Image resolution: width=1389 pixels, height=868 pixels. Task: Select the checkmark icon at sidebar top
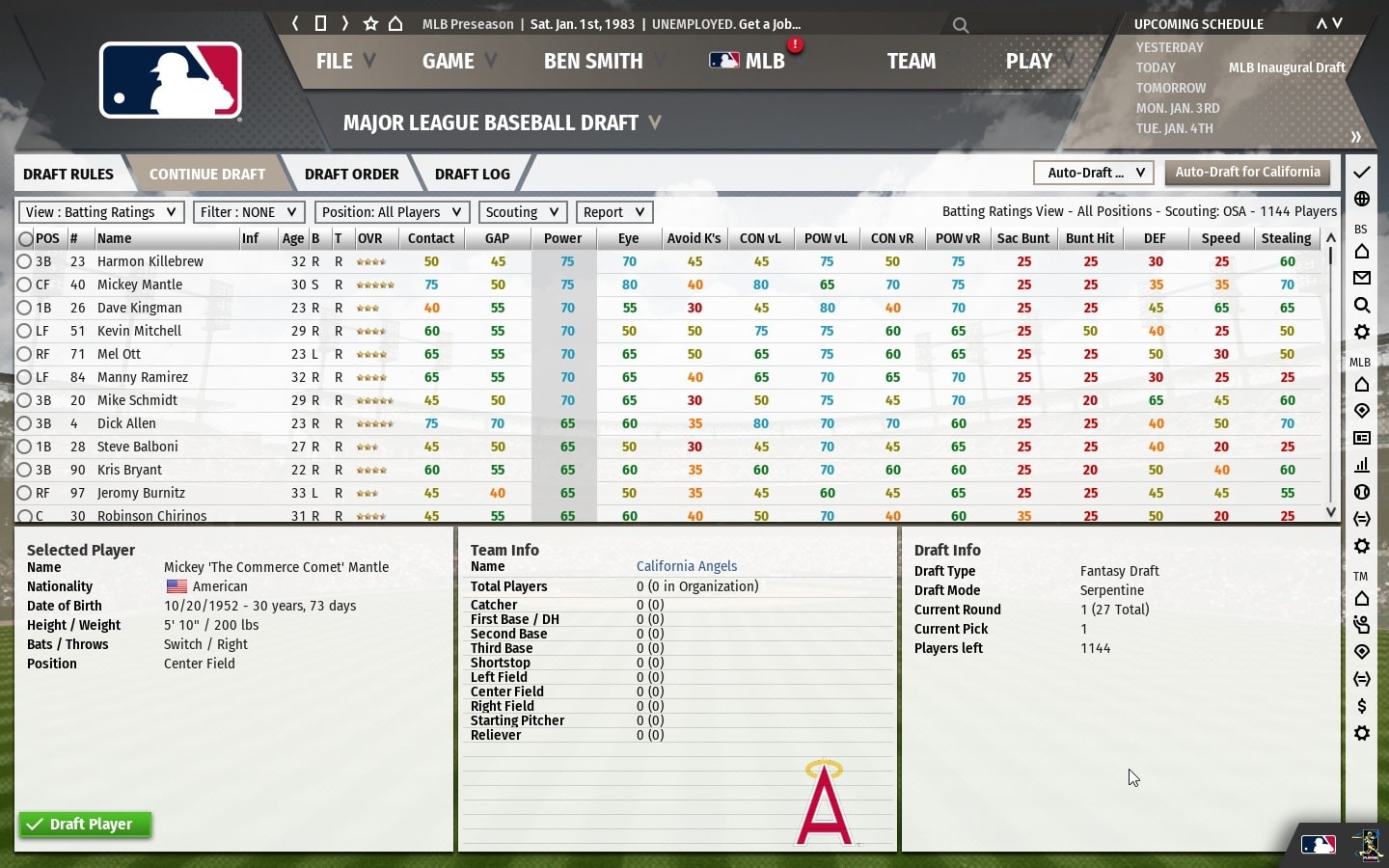pos(1362,172)
